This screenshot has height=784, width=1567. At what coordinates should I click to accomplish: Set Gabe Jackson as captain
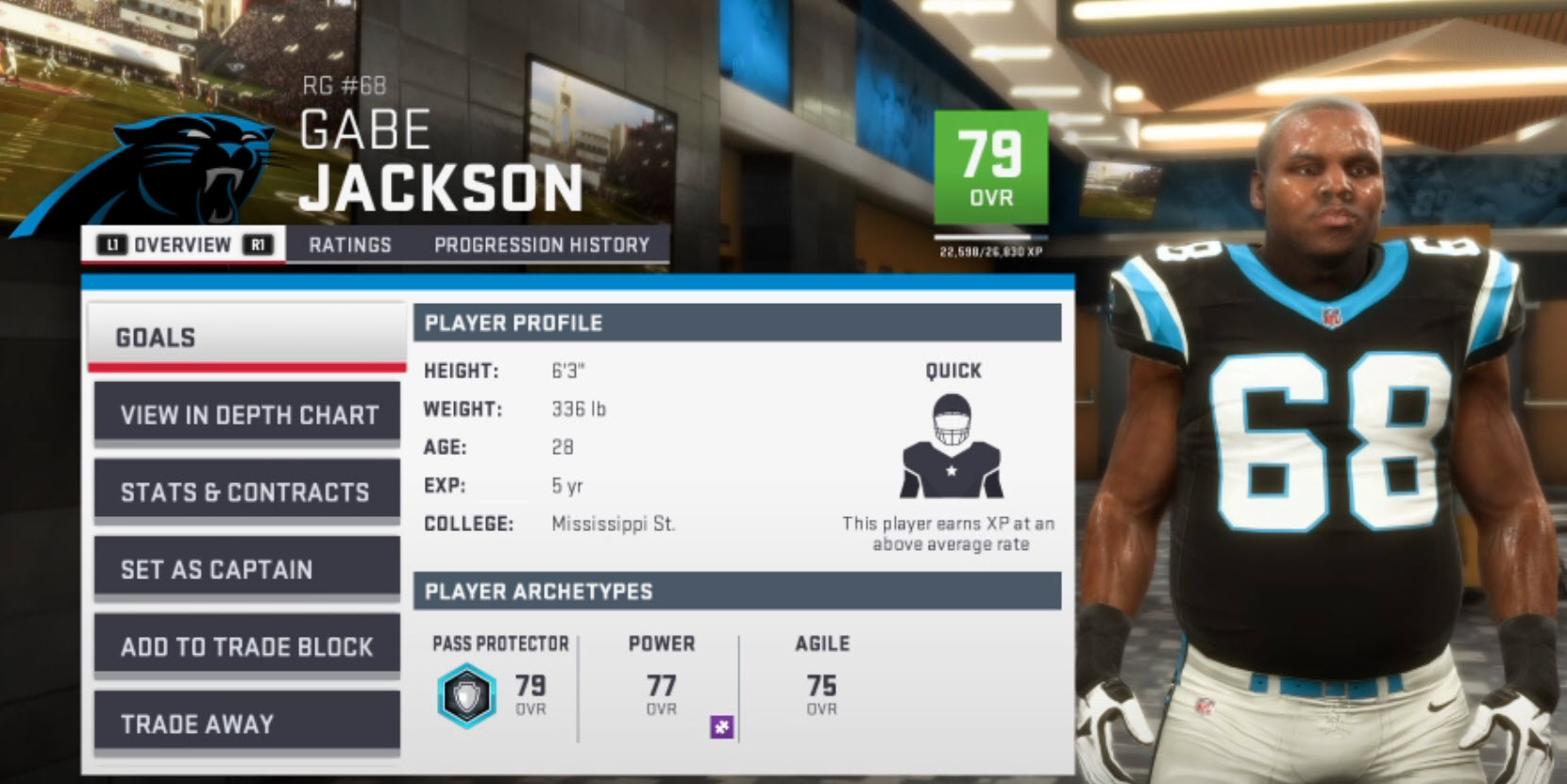click(245, 569)
